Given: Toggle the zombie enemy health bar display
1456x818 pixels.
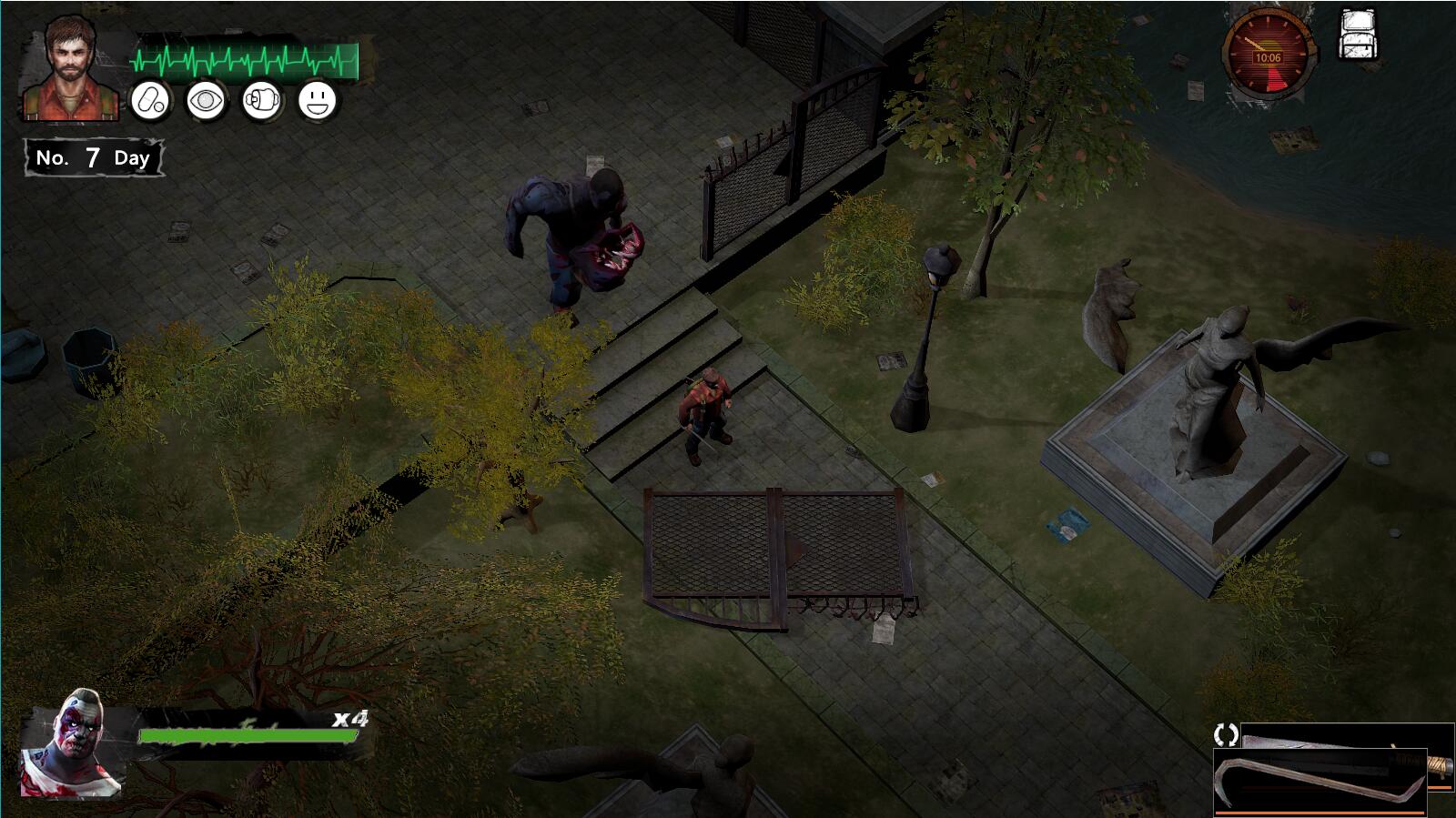Looking at the screenshot, I should click(x=248, y=733).
